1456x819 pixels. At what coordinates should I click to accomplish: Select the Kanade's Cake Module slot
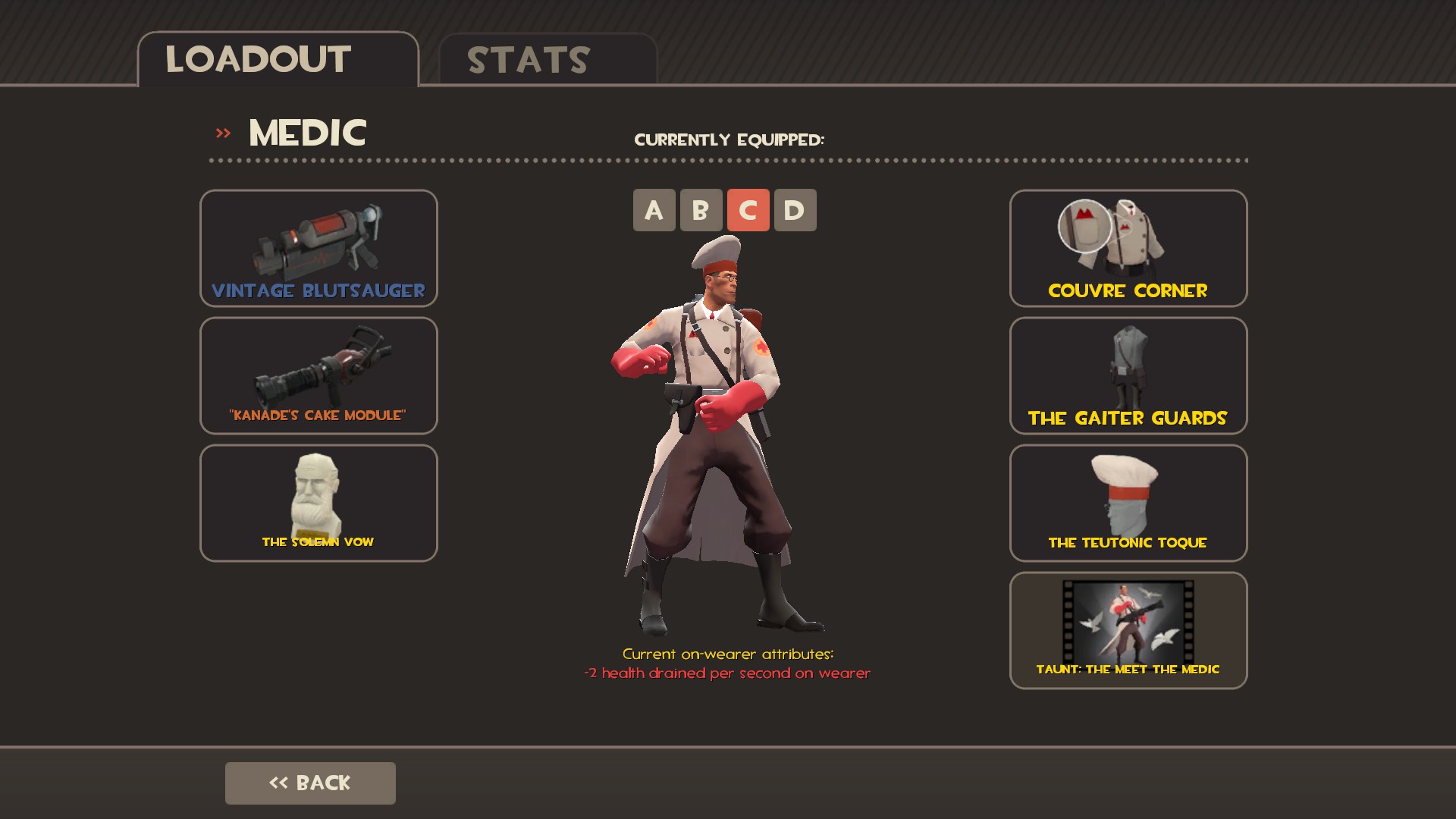click(x=318, y=375)
